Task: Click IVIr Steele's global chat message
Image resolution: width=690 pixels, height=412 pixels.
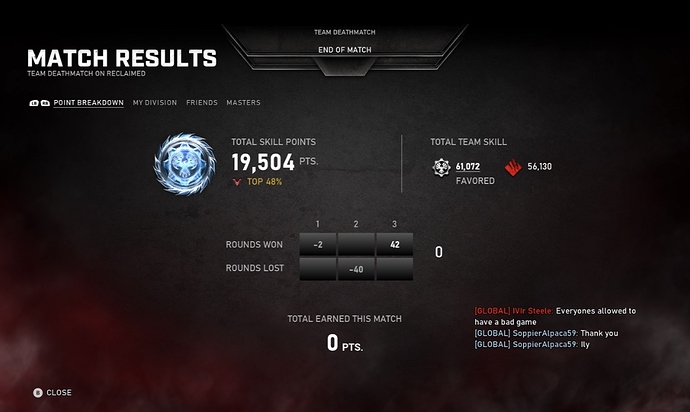Action: click(555, 316)
